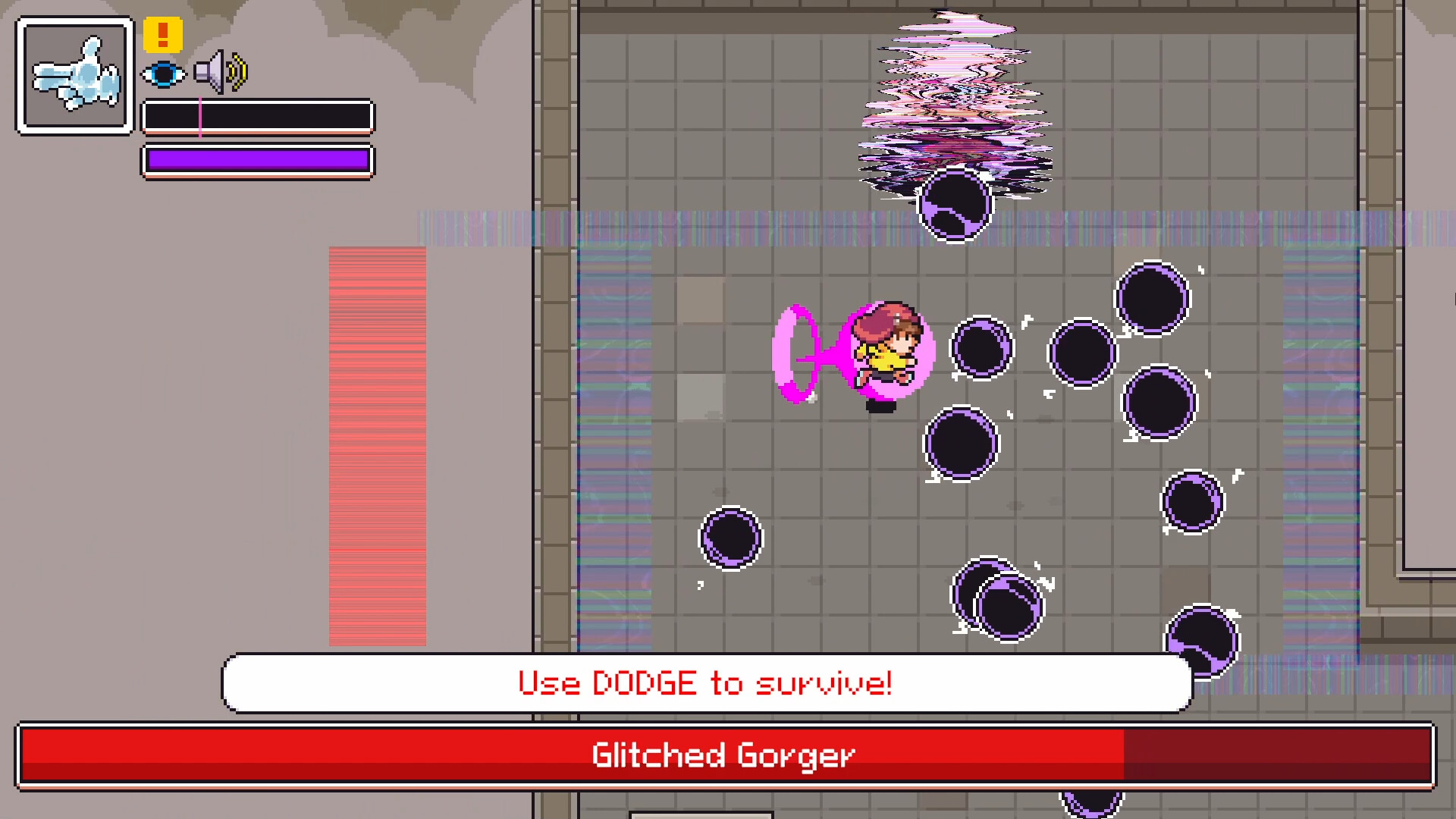Screen dimensions: 1456x819
Task: Click the dark orb on the left floor area
Action: coord(730,540)
